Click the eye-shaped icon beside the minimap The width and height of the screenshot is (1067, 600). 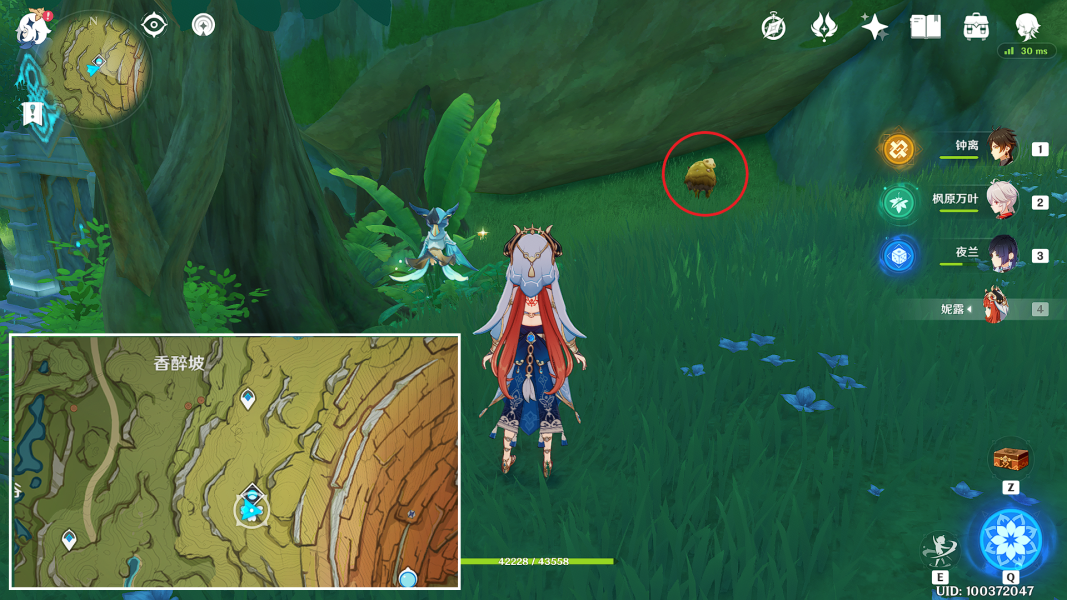click(x=154, y=25)
